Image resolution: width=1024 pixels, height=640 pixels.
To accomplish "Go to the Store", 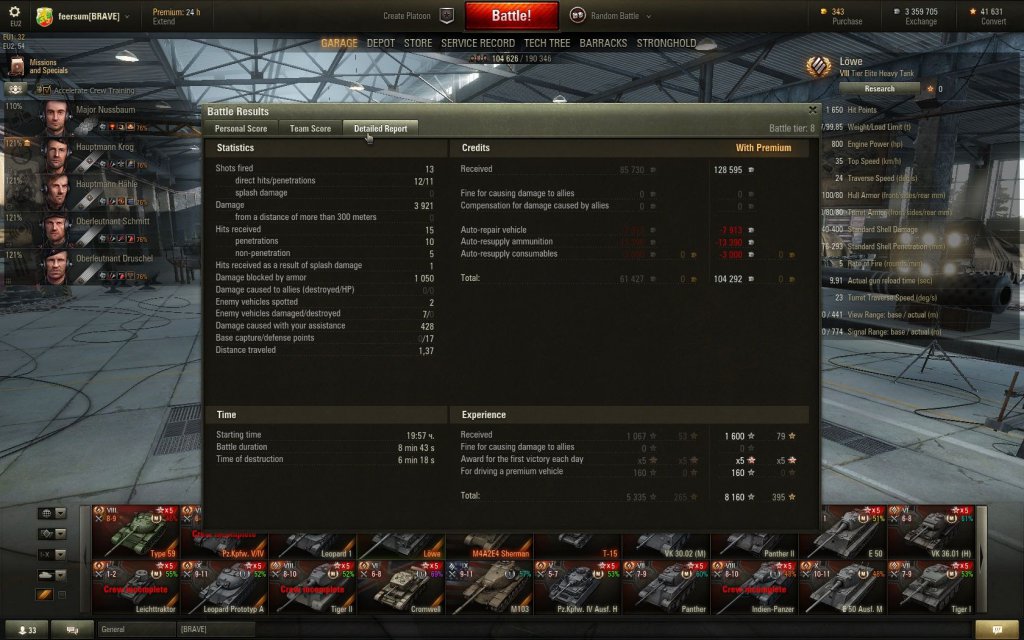I will point(418,43).
